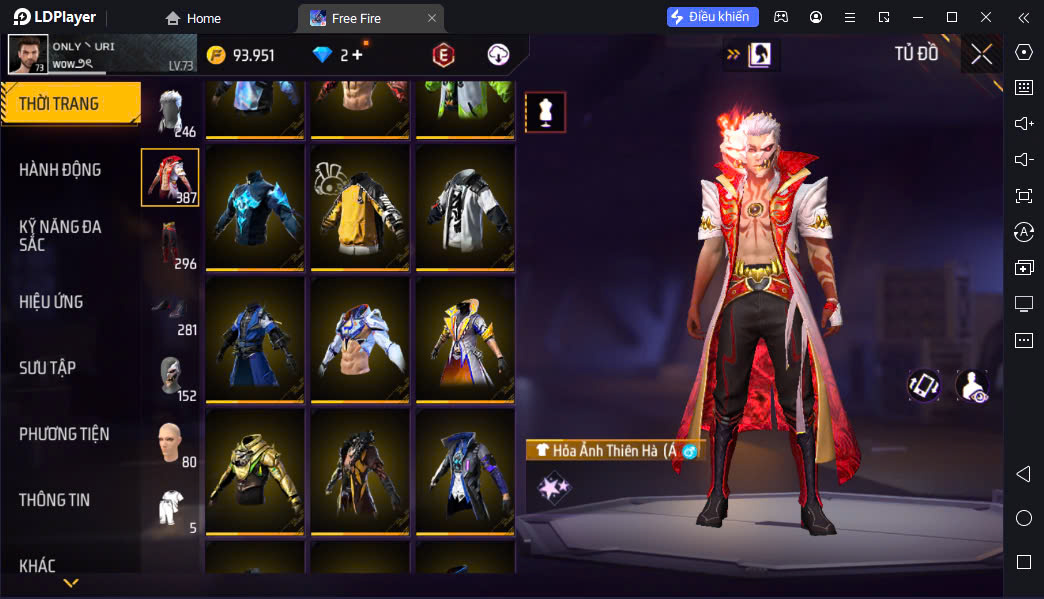Select the white hooded jacket item
The image size is (1044, 599).
point(465,206)
